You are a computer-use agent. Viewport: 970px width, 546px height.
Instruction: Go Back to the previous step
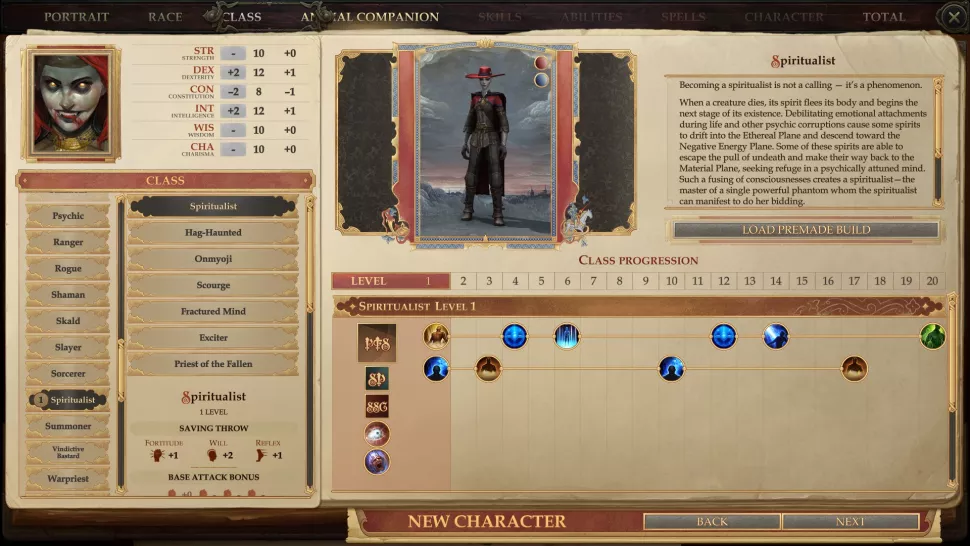pyautogui.click(x=712, y=522)
